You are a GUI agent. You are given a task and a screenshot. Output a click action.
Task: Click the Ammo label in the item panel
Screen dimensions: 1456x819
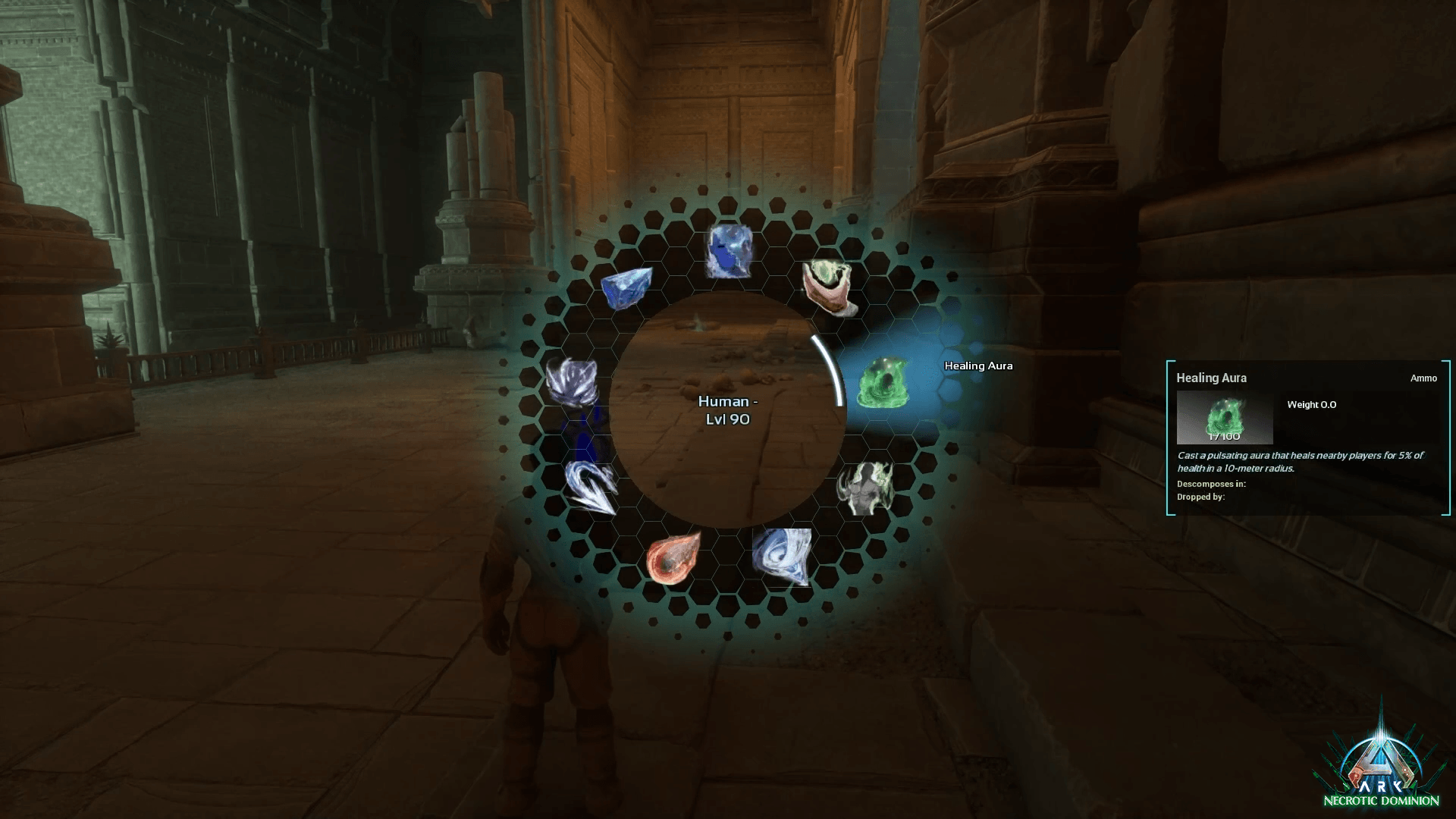1425,378
